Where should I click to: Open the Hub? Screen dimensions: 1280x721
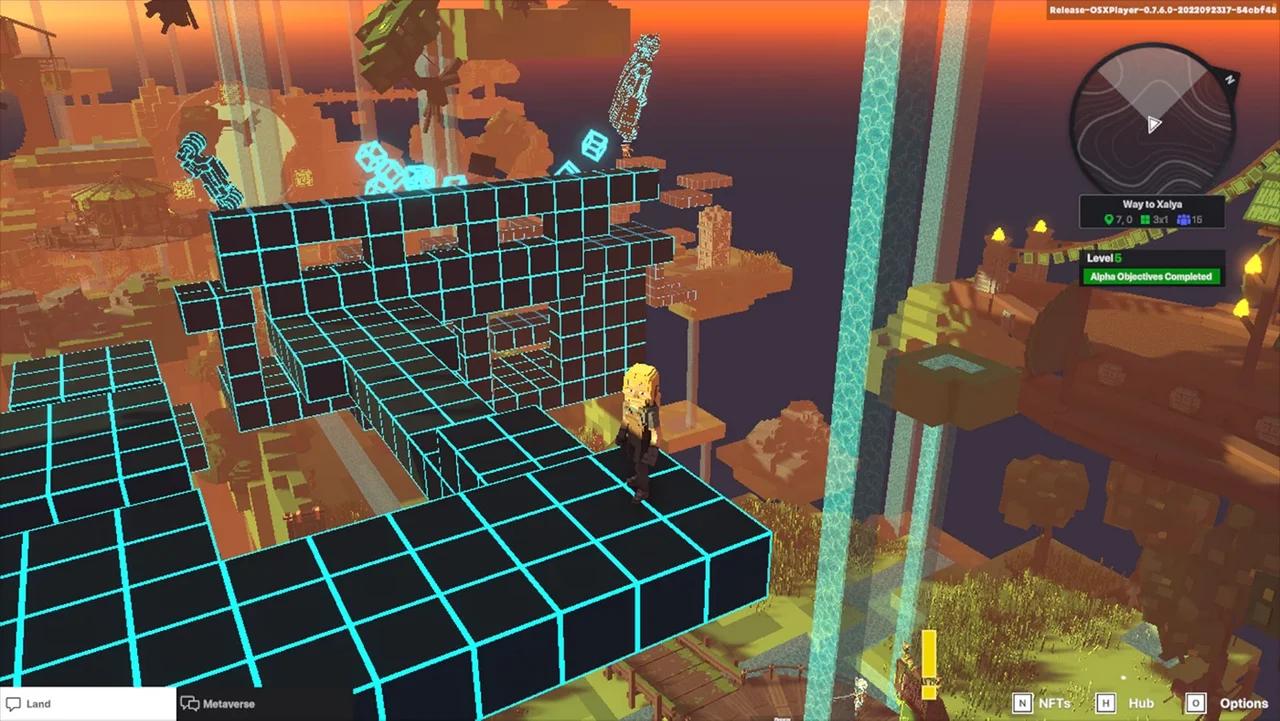[x=1141, y=703]
